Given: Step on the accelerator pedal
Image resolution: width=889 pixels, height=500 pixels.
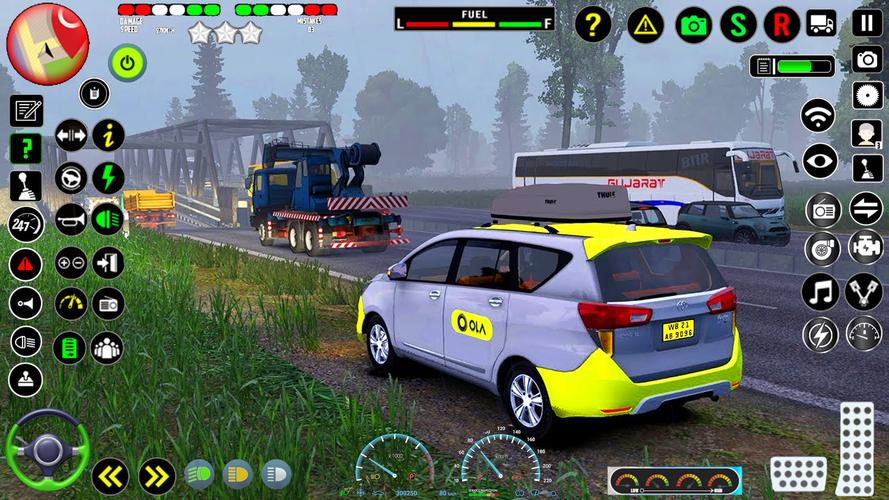Looking at the screenshot, I should click(856, 442).
